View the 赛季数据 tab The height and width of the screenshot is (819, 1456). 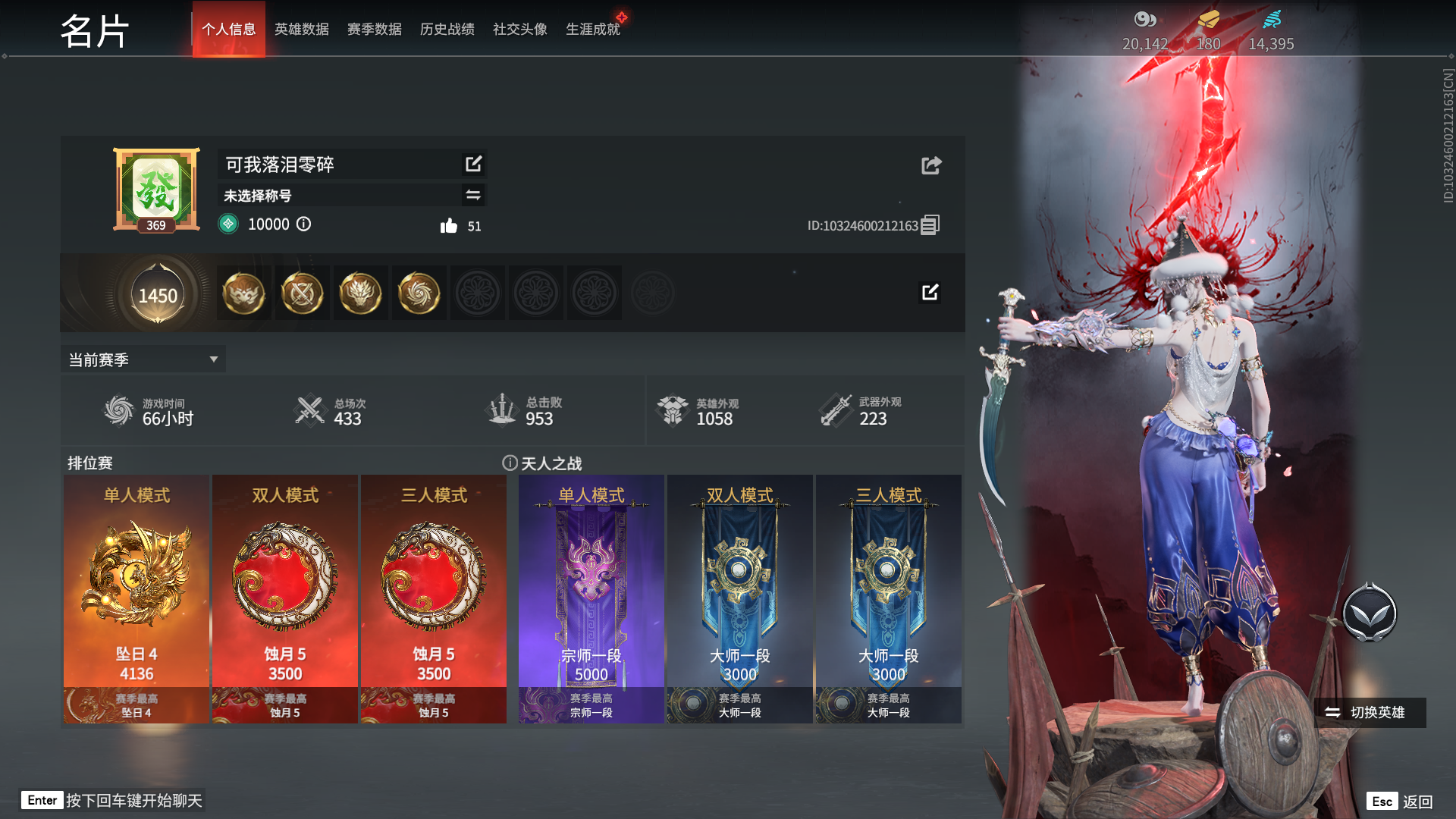point(374,30)
